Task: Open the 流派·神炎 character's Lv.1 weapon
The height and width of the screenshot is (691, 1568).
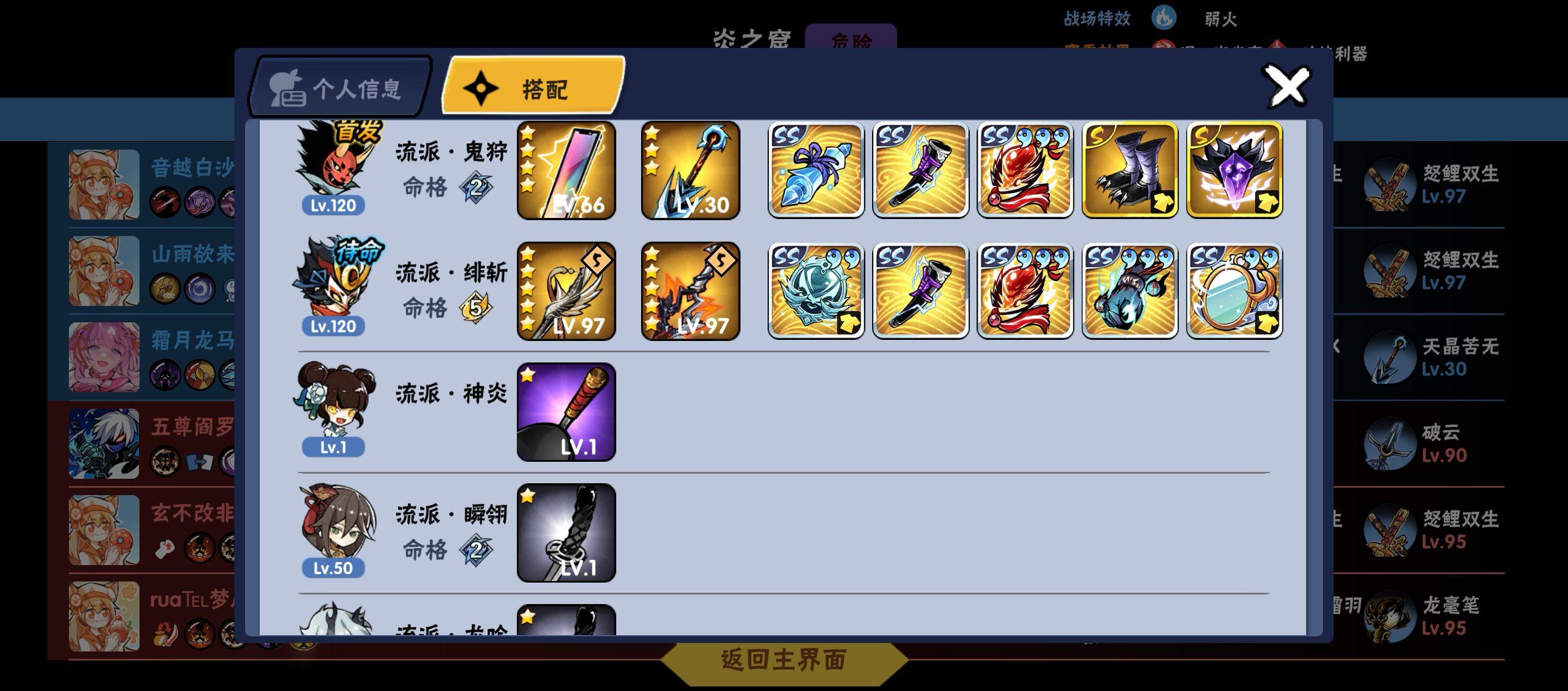Action: click(565, 411)
